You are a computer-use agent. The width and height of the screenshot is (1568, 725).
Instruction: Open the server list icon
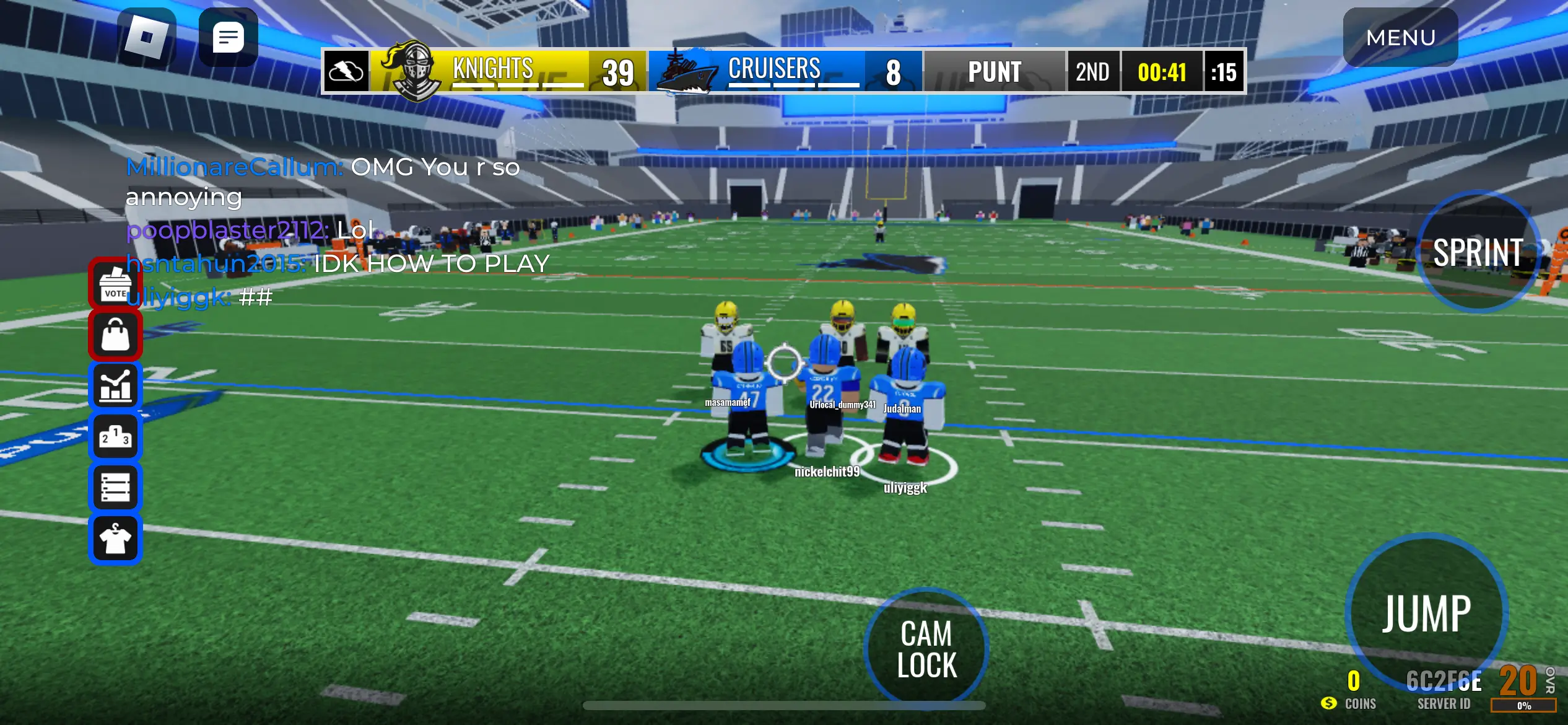115,487
